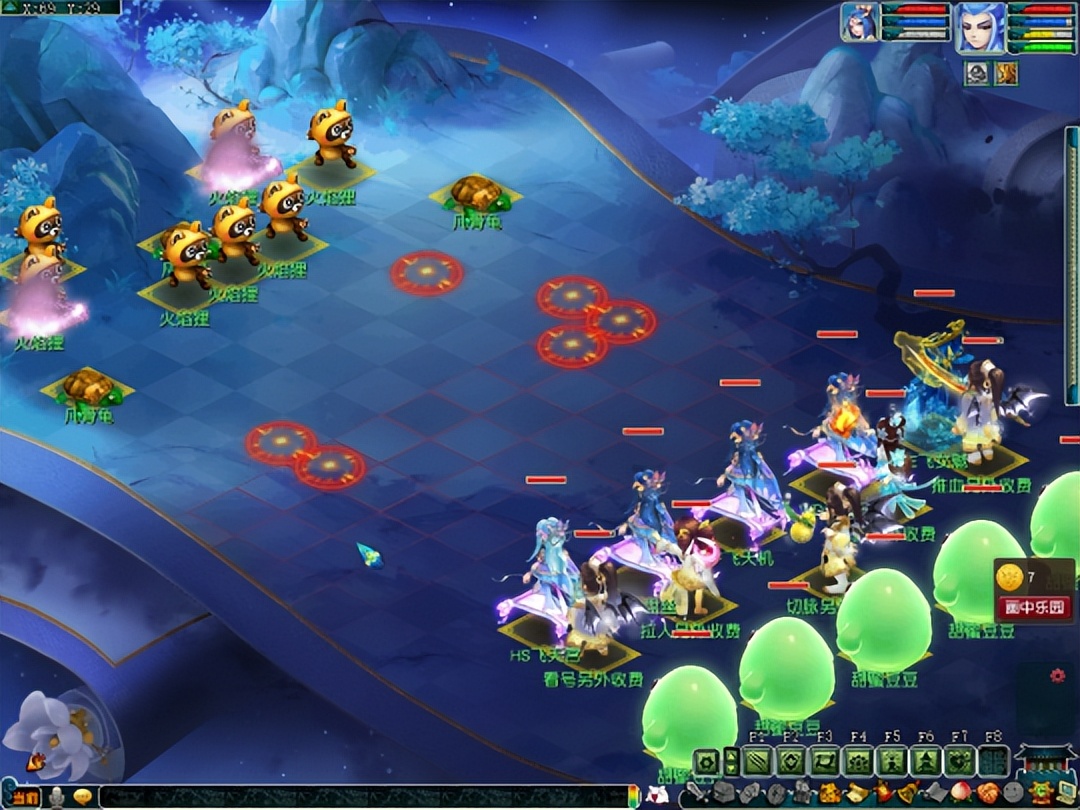The width and height of the screenshot is (1080, 810).
Task: Click the golden buff status icon
Action: click(1004, 72)
